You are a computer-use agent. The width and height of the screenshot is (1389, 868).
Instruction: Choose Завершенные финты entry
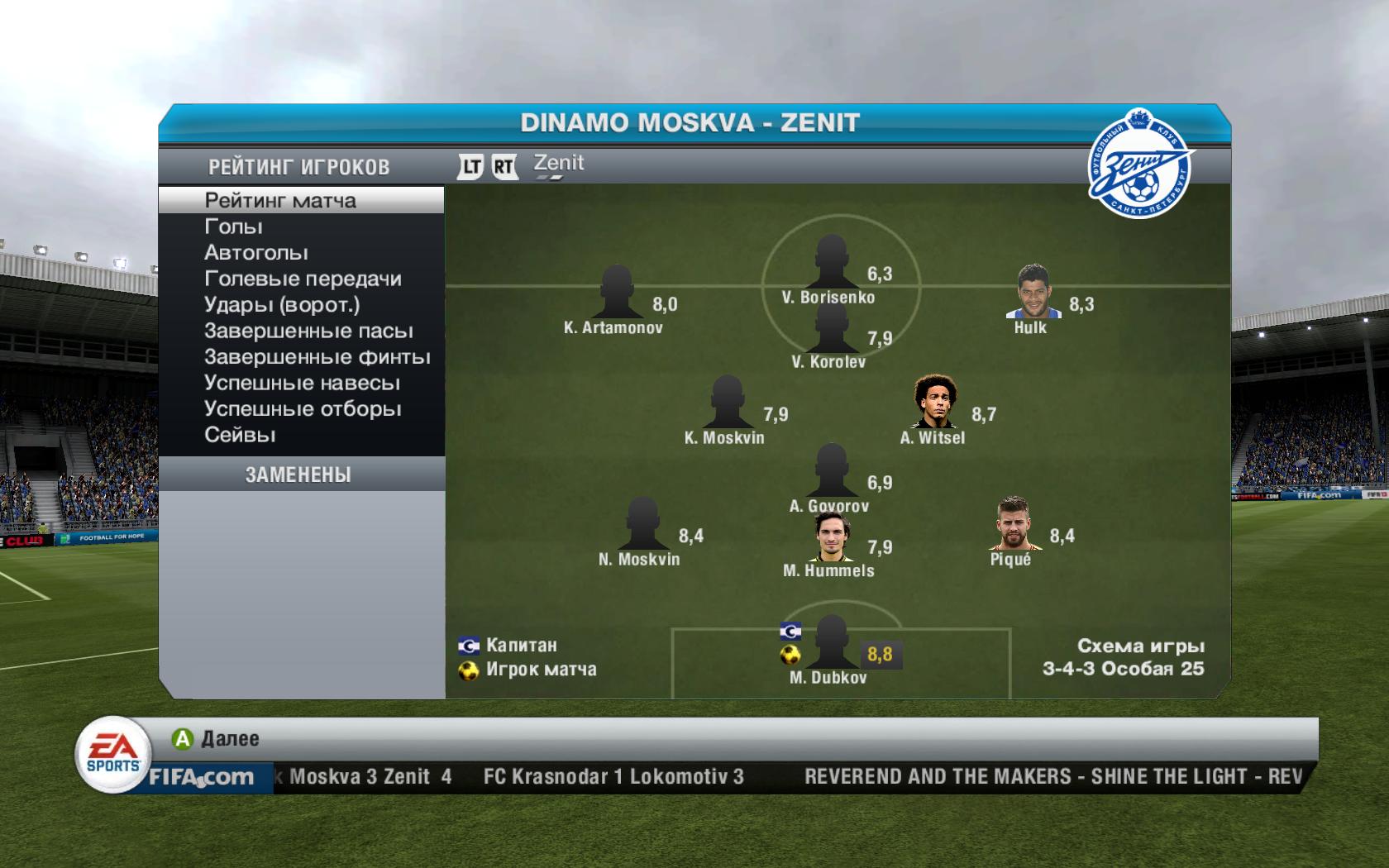point(317,357)
